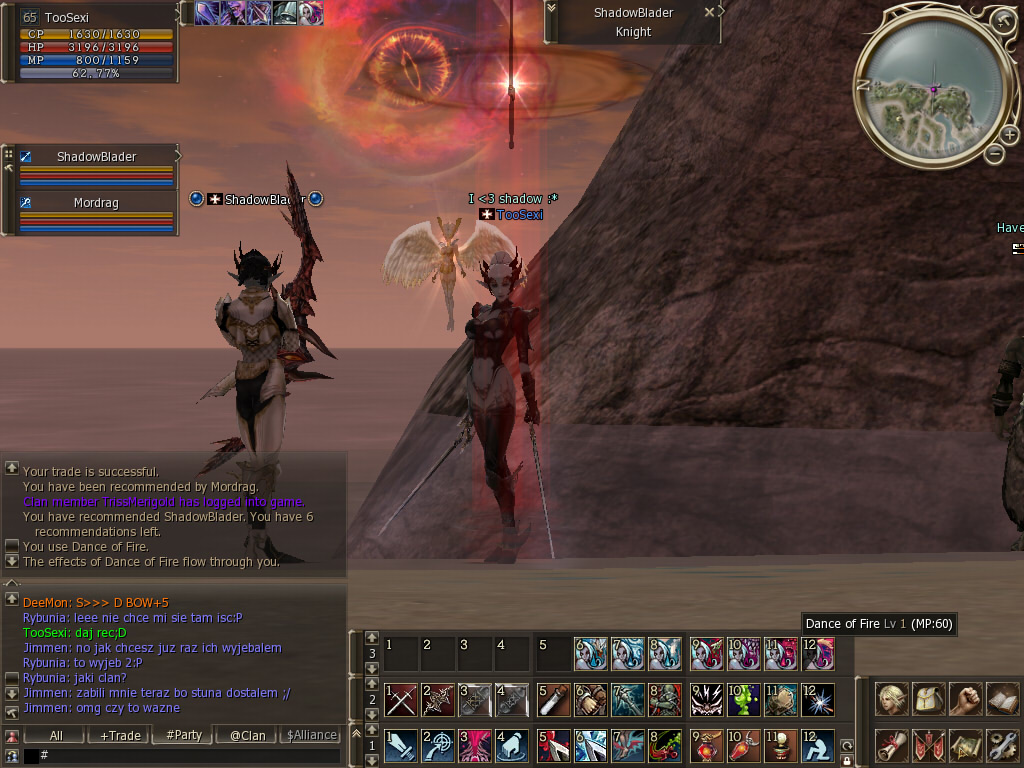1024x768 pixels.
Task: Switch to the $Alliance chat tab
Action: (311, 735)
